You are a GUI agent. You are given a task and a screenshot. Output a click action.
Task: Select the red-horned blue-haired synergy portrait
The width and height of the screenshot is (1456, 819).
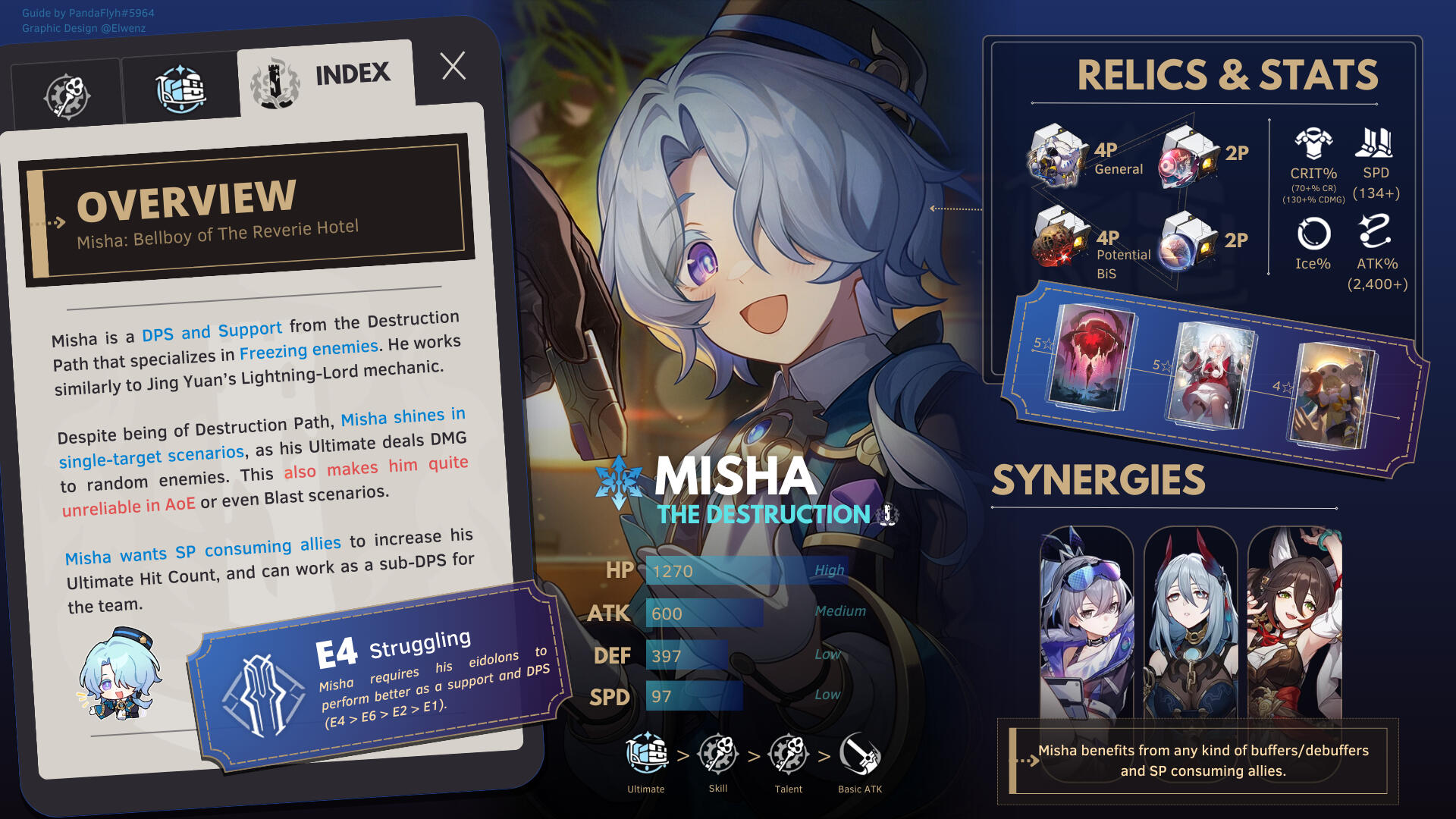pos(1190,622)
